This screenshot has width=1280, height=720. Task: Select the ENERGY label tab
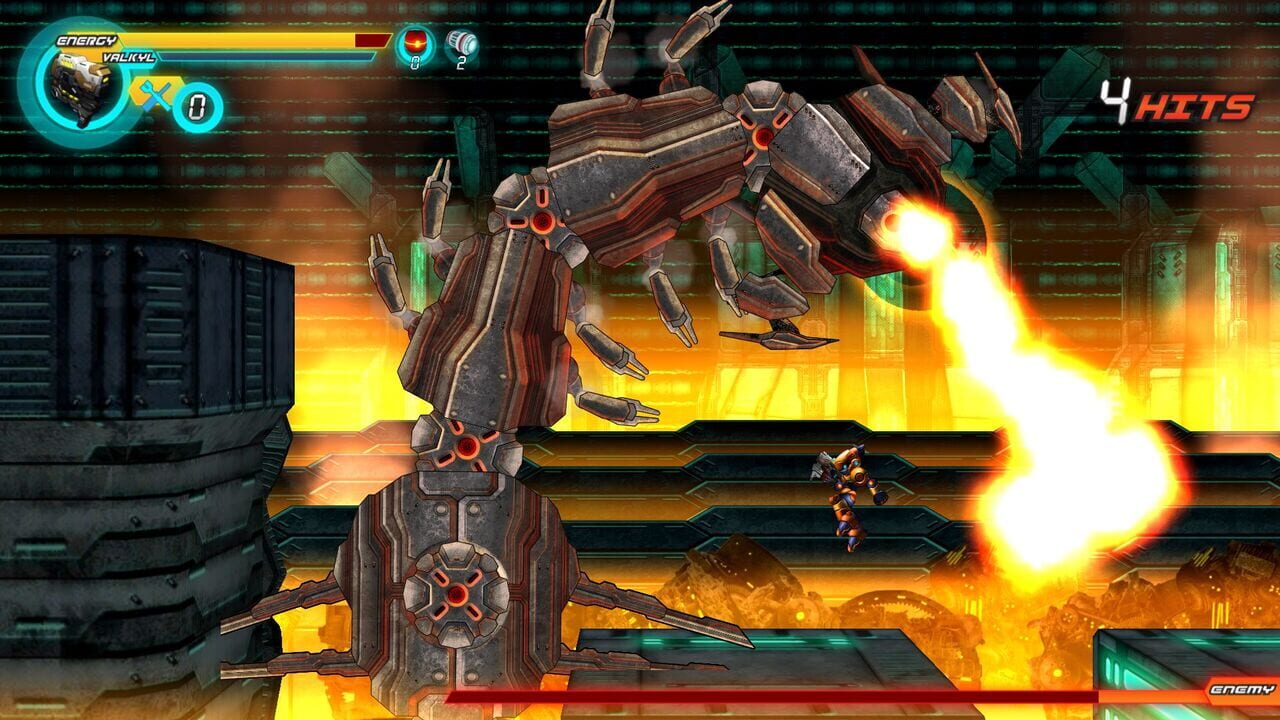click(87, 40)
